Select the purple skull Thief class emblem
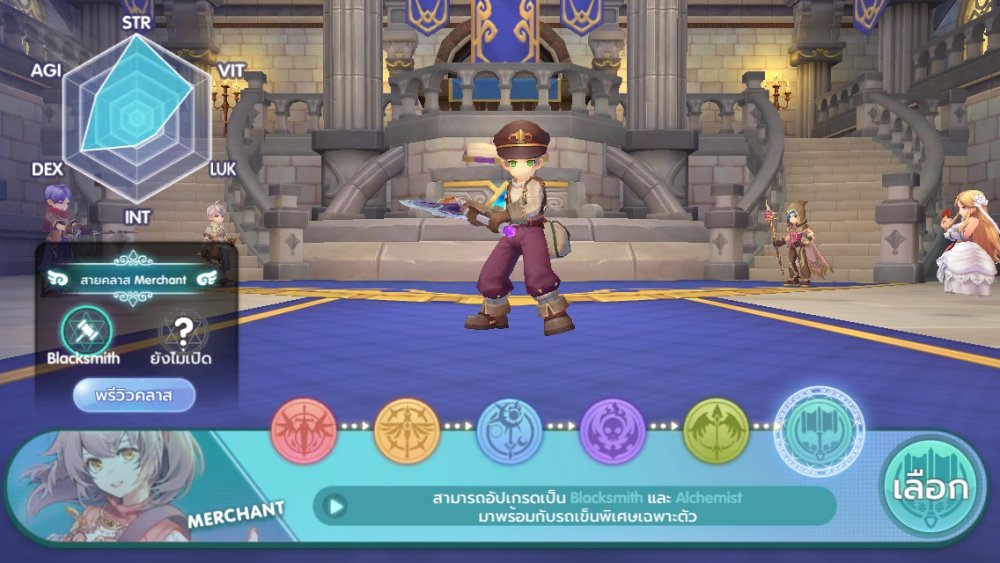Image resolution: width=1000 pixels, height=563 pixels. click(x=613, y=431)
